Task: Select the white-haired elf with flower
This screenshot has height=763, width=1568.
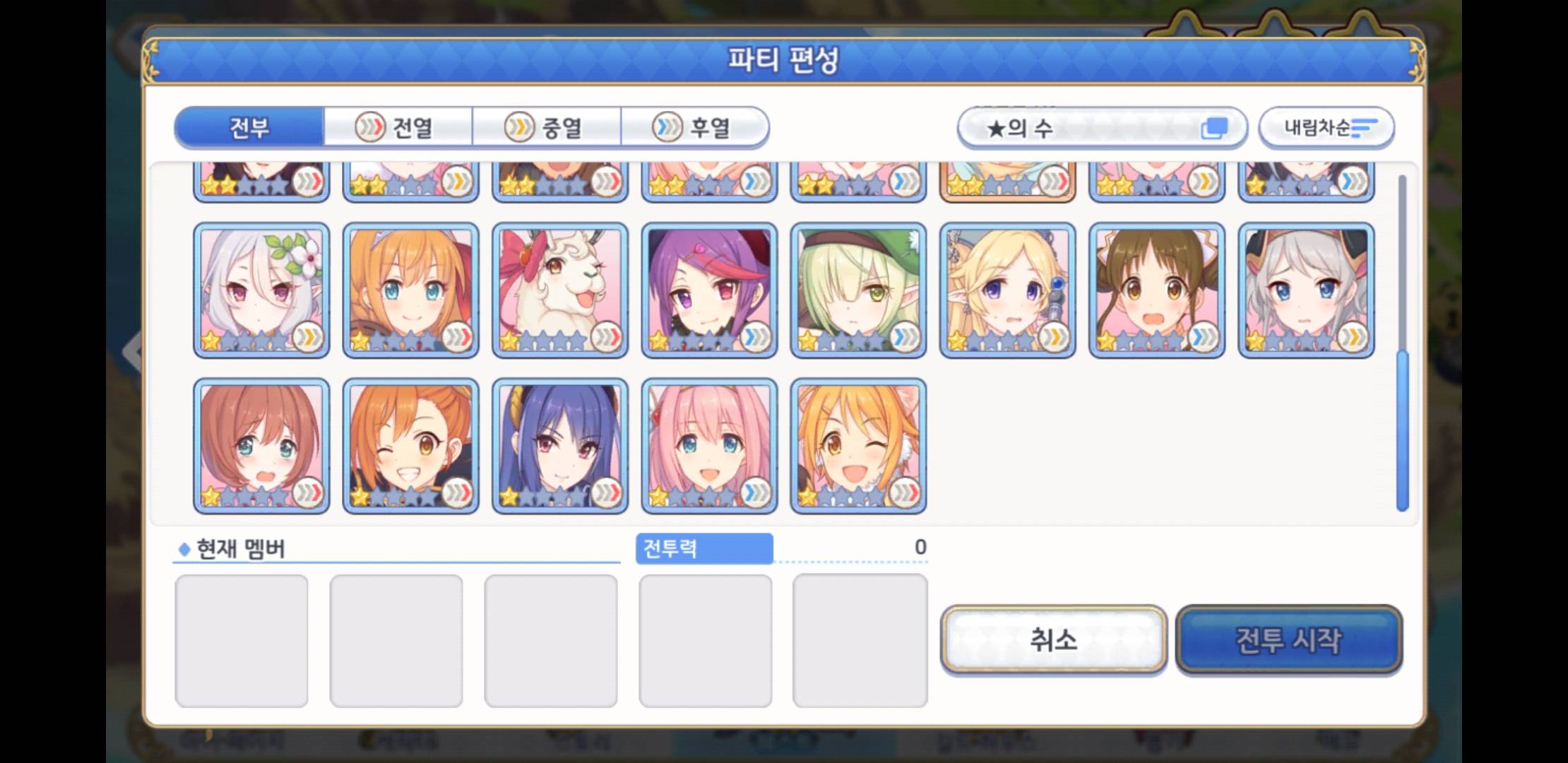Action: click(261, 290)
